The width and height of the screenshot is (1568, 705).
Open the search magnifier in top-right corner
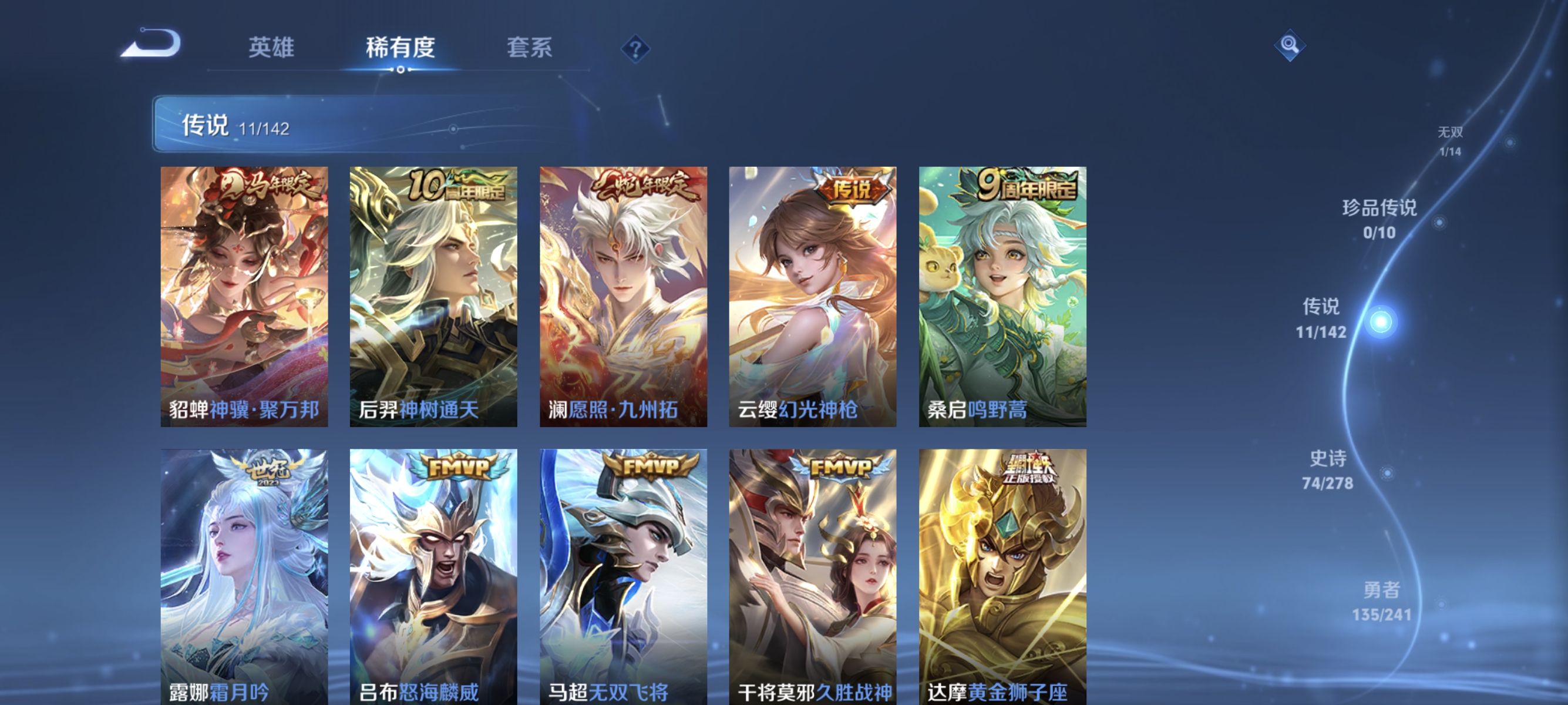[1291, 45]
